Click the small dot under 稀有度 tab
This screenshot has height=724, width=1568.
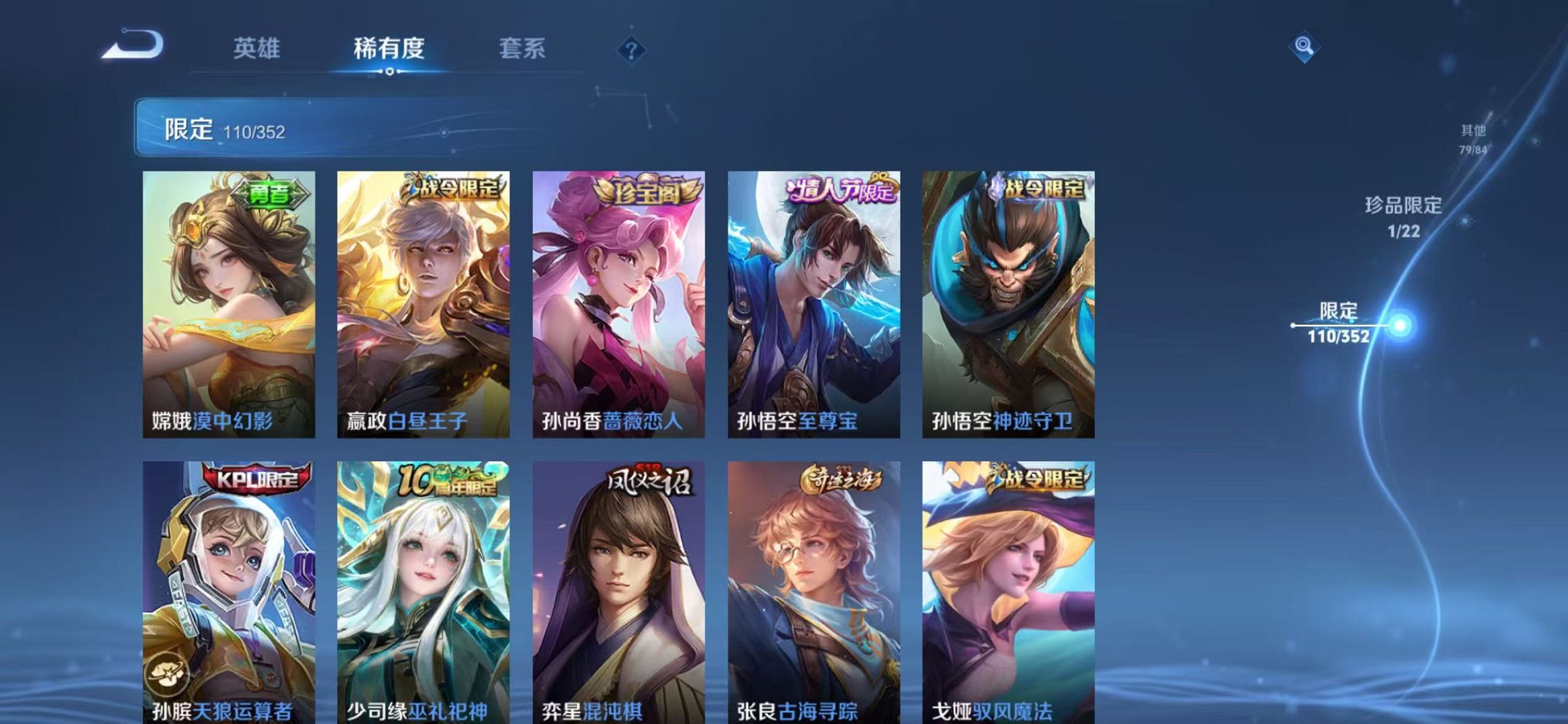point(391,72)
